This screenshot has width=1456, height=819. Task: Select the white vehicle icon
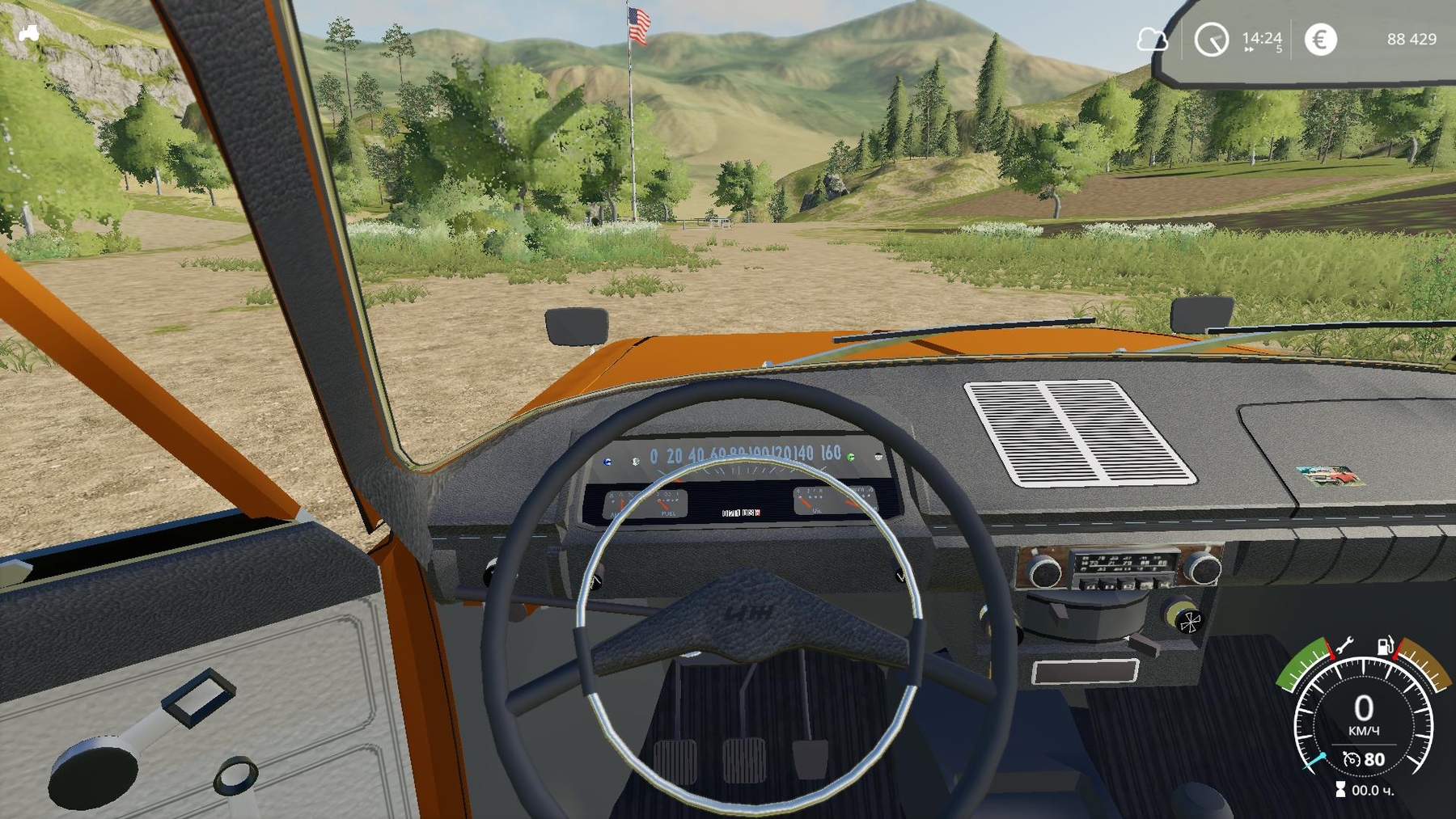[29, 33]
